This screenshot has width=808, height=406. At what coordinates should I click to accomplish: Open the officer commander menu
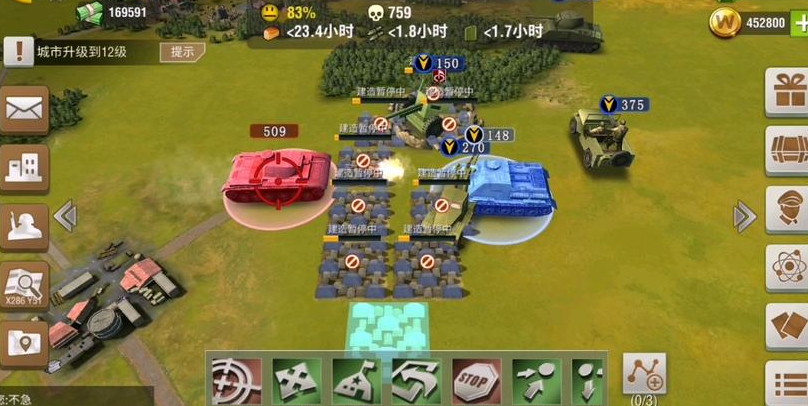pos(788,210)
